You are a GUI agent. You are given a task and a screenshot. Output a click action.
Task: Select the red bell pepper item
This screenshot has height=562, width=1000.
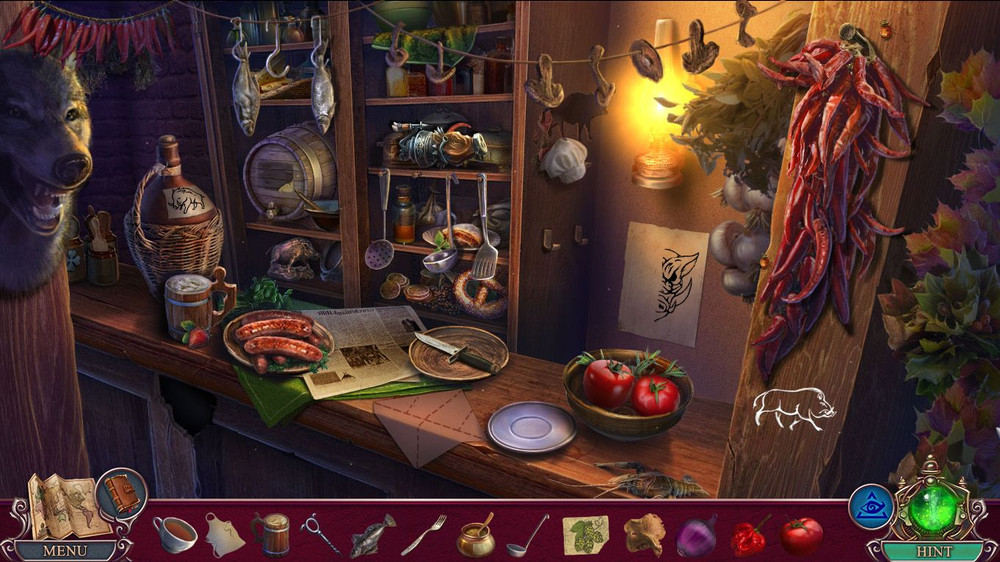click(748, 536)
